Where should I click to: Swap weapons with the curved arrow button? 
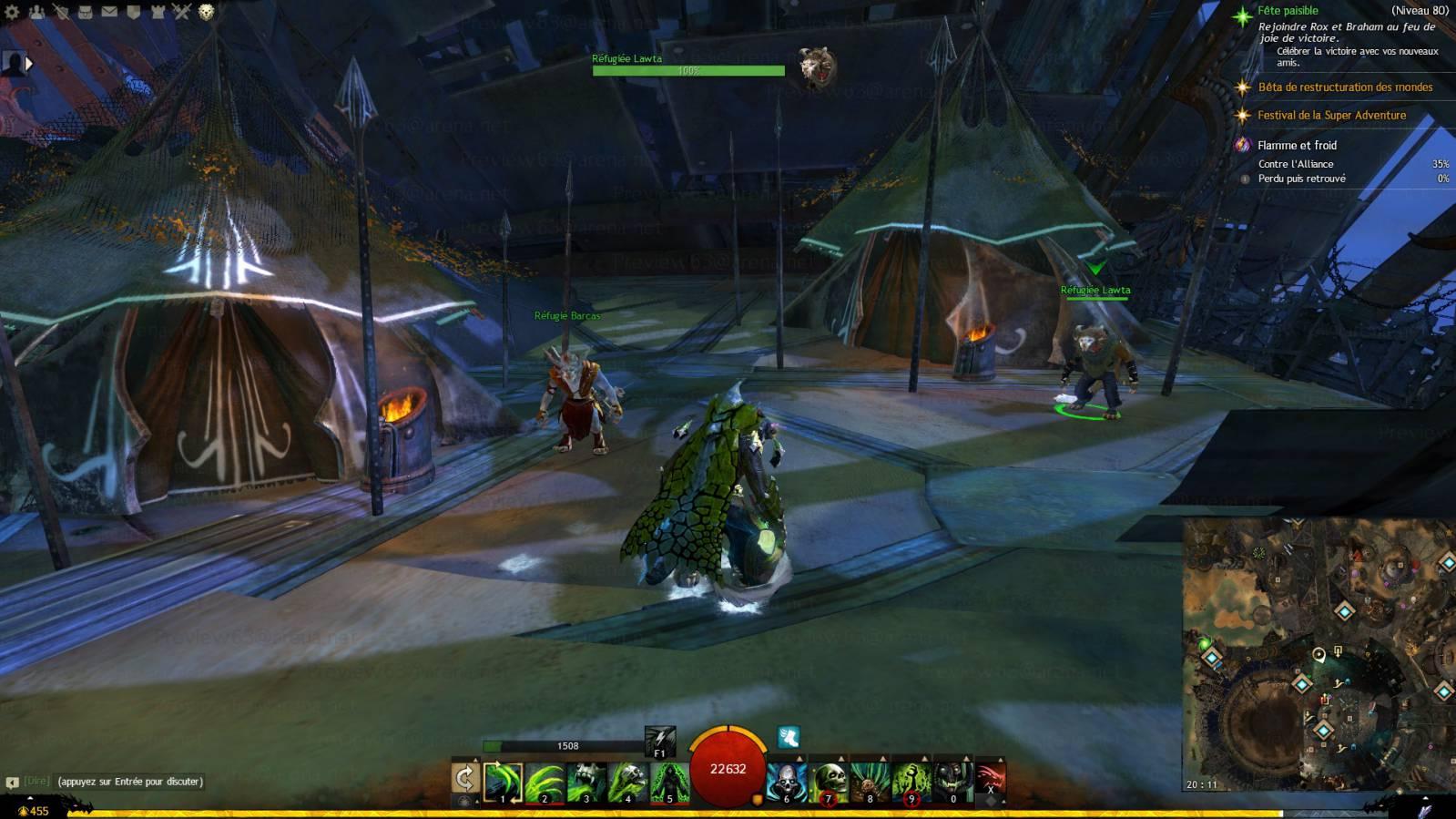[464, 778]
